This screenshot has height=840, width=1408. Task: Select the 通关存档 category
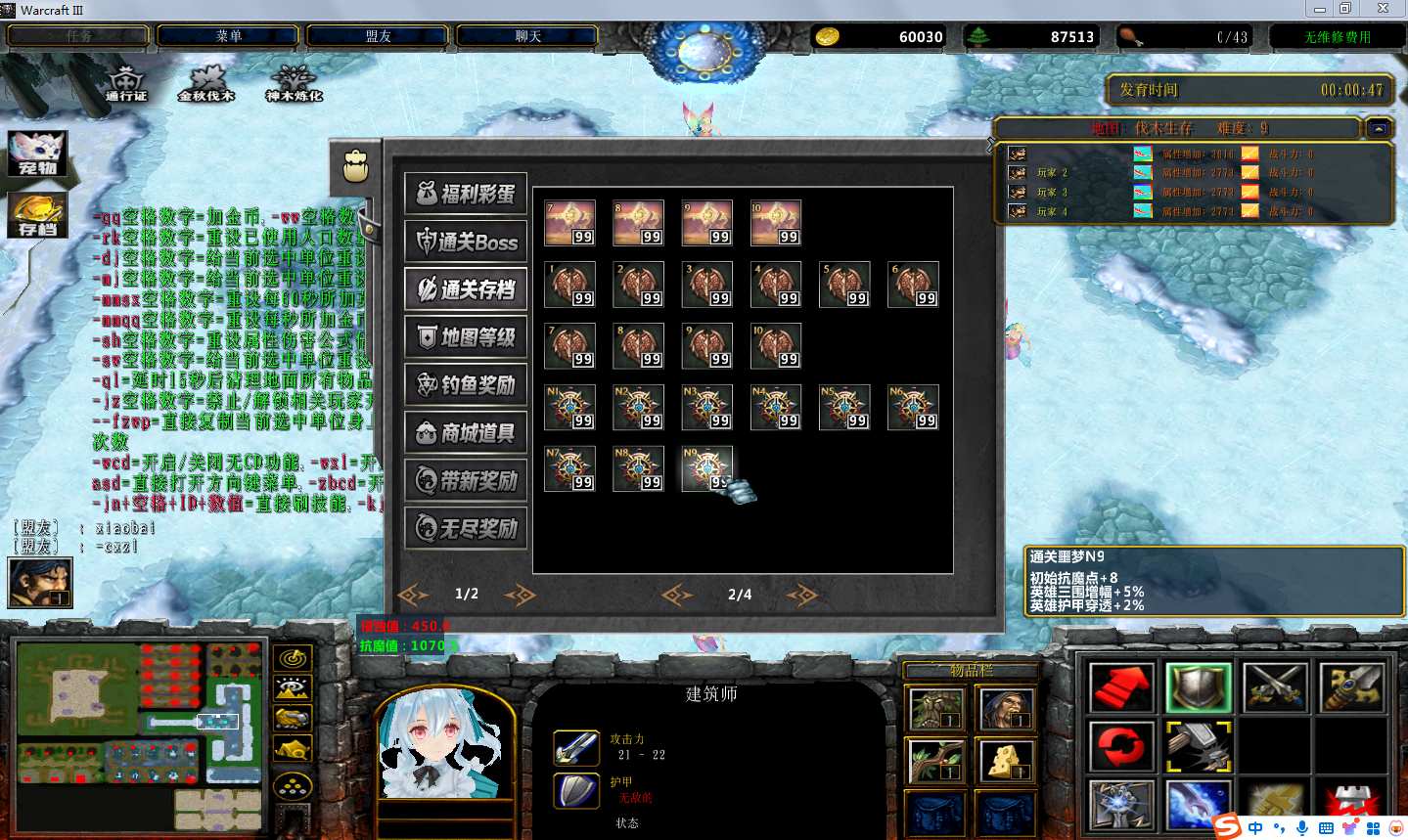pos(466,289)
